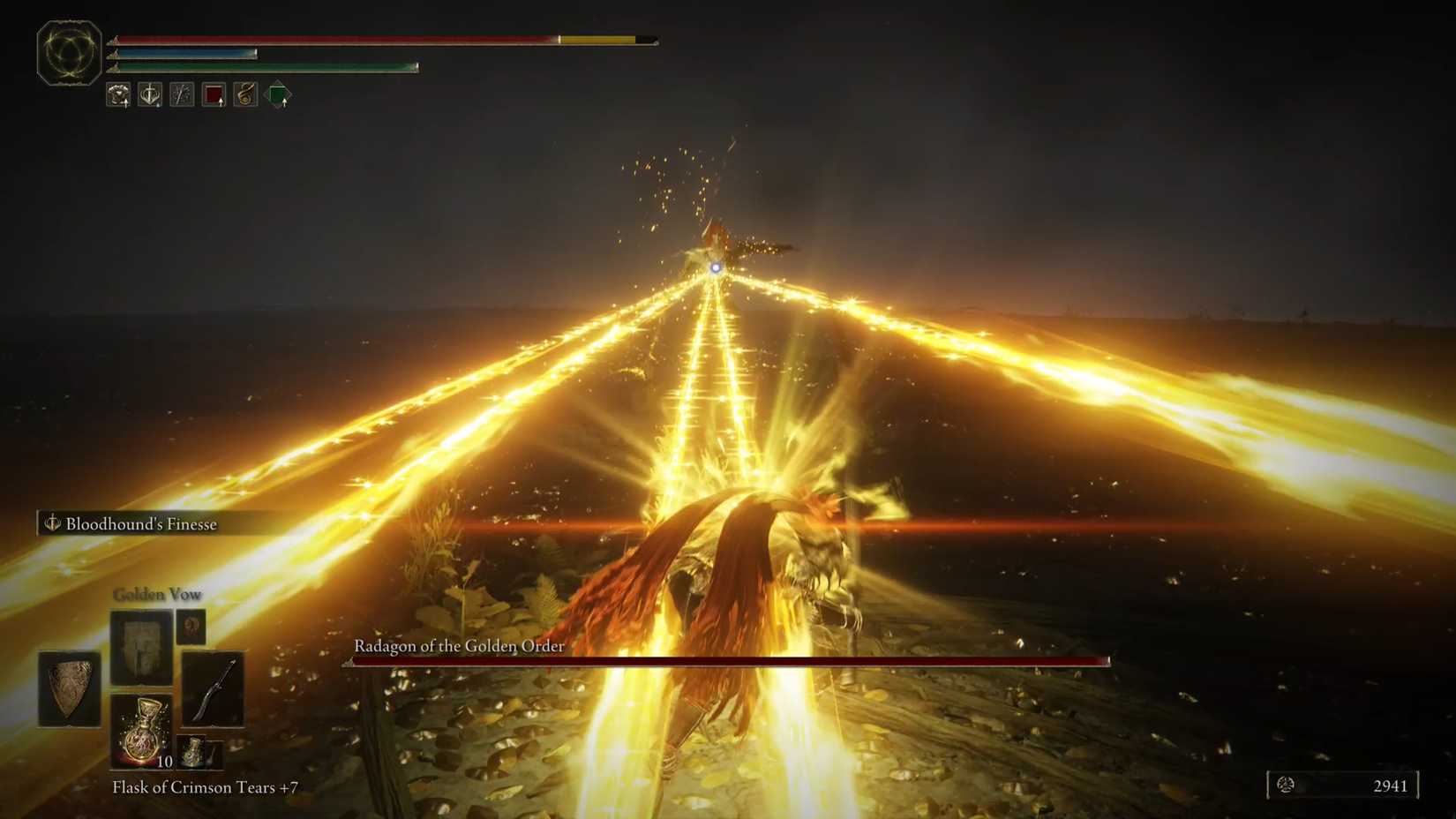1456x819 pixels.
Task: Click the Golden Vow buff label
Action: 157,594
